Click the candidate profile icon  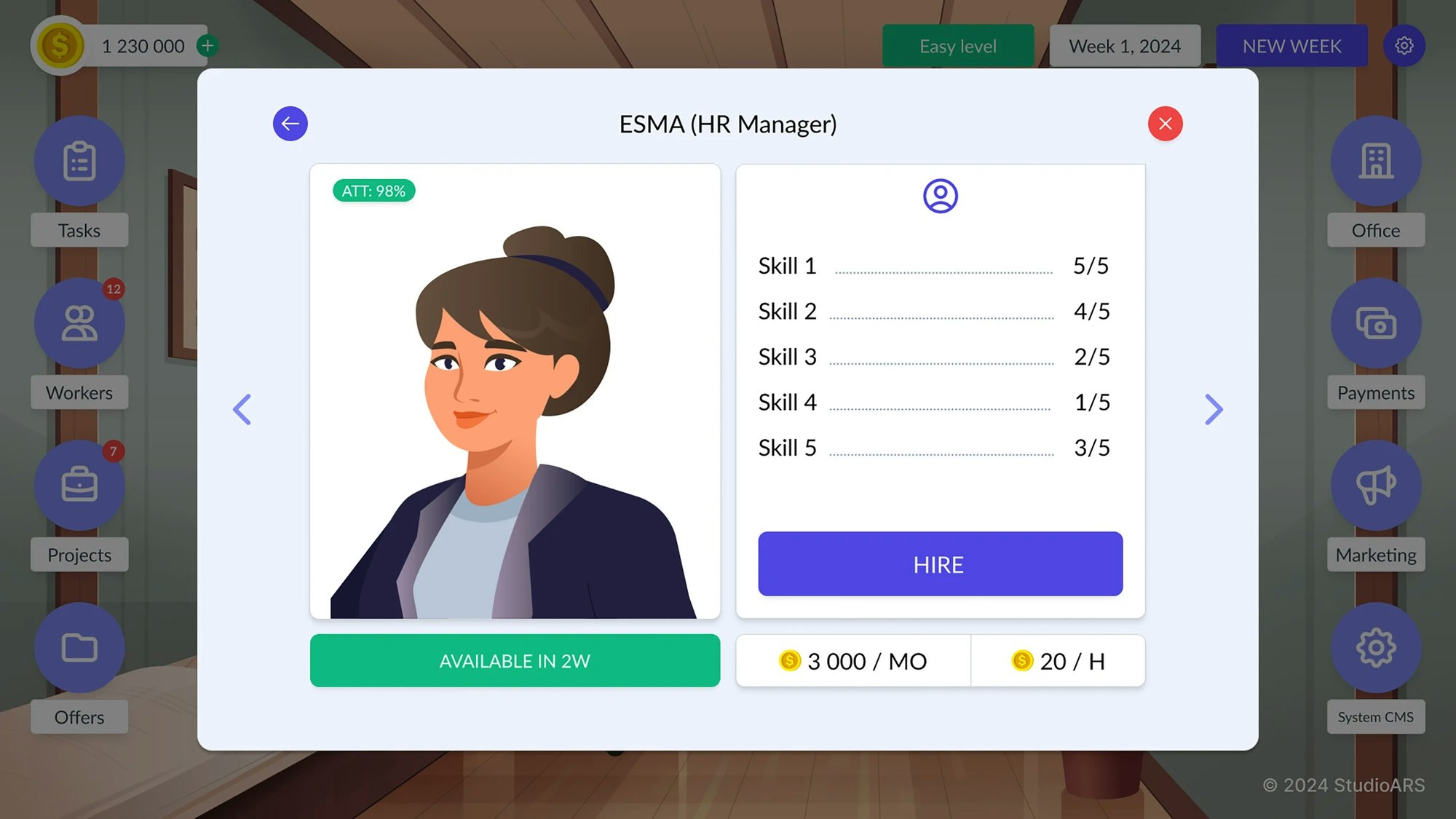point(940,195)
